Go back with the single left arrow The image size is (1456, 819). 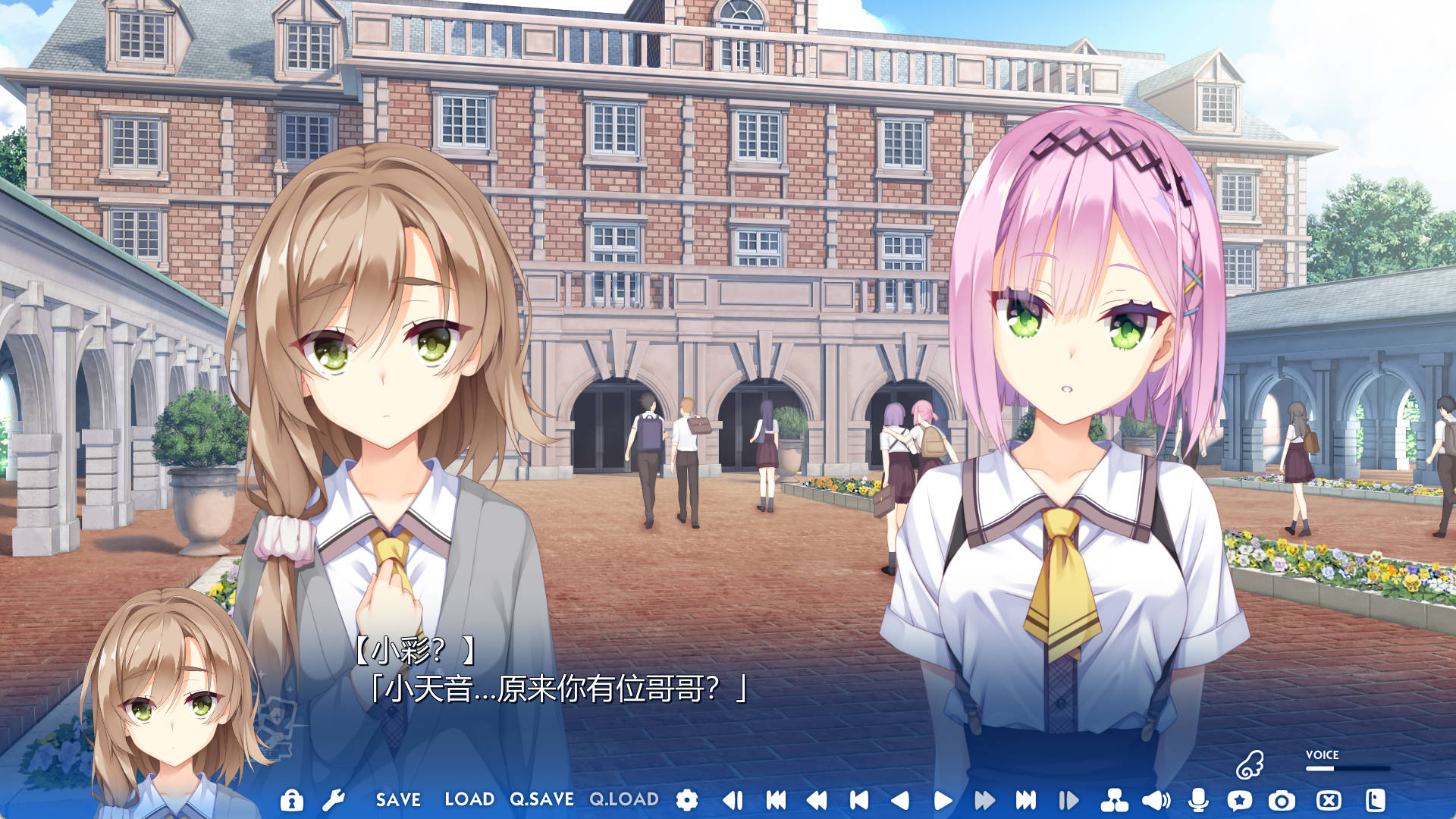900,800
